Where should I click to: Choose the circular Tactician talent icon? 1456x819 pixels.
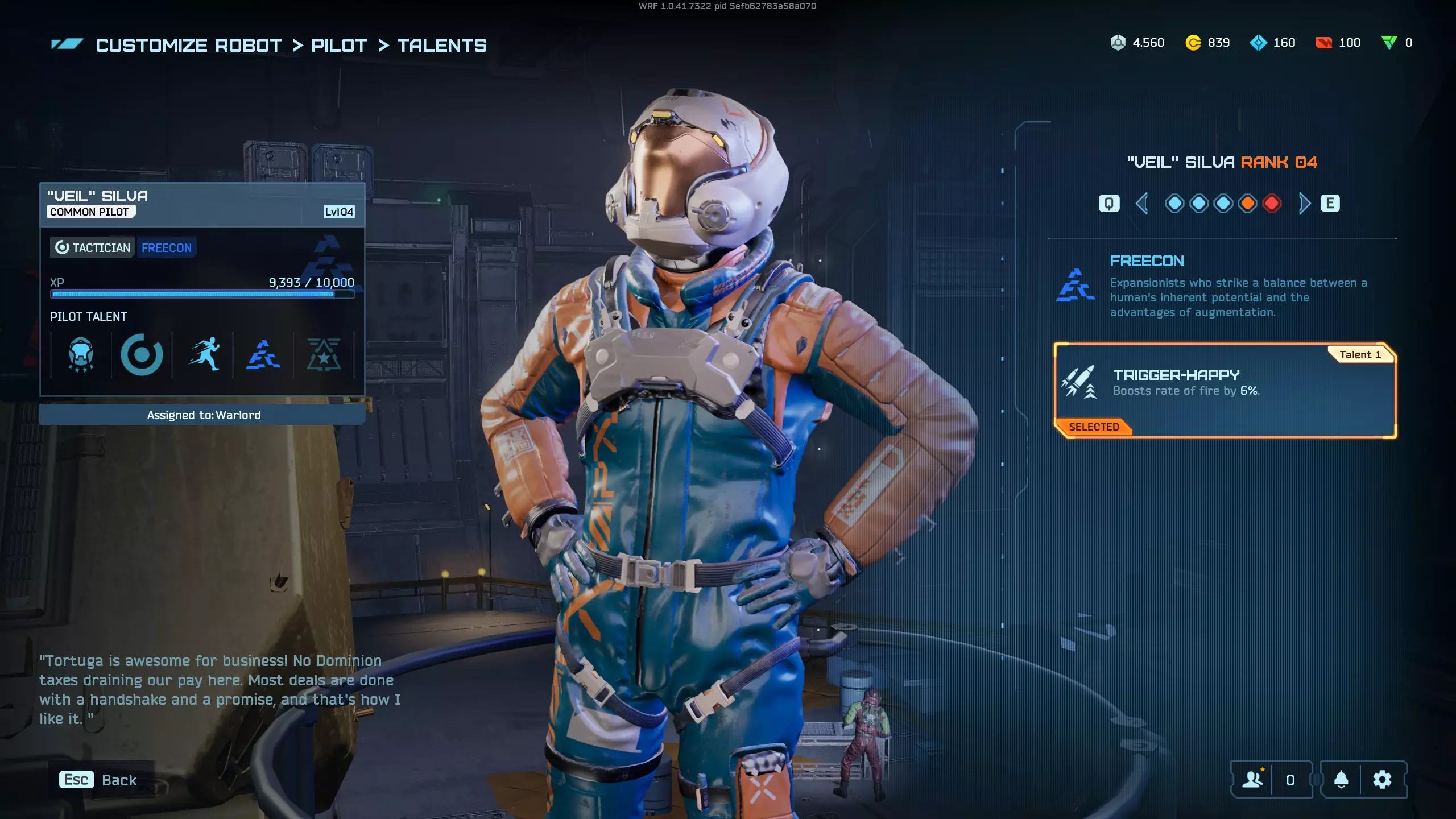[142, 355]
